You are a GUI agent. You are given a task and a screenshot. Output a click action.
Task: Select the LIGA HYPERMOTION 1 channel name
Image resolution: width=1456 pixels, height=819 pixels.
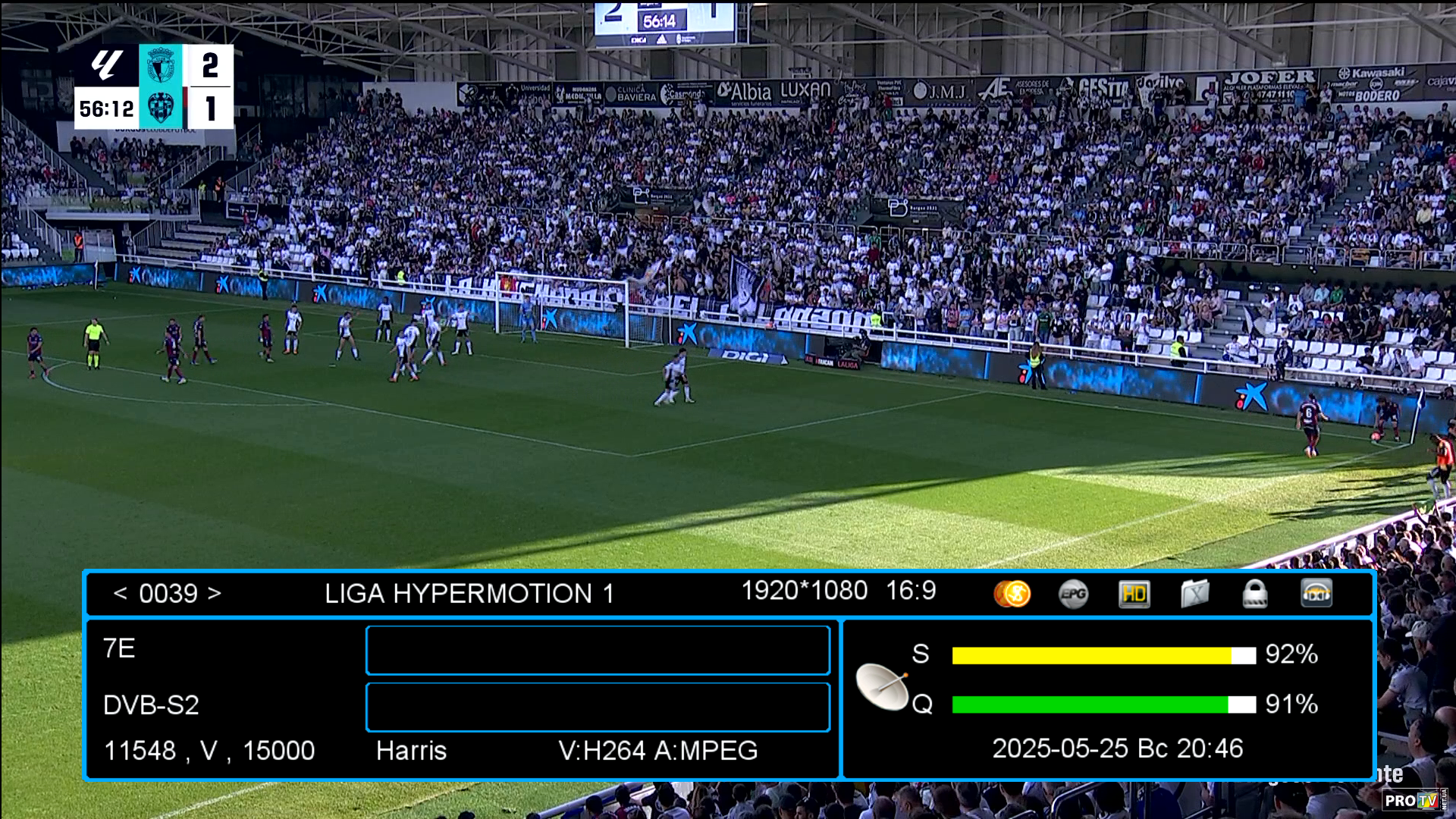(x=469, y=594)
